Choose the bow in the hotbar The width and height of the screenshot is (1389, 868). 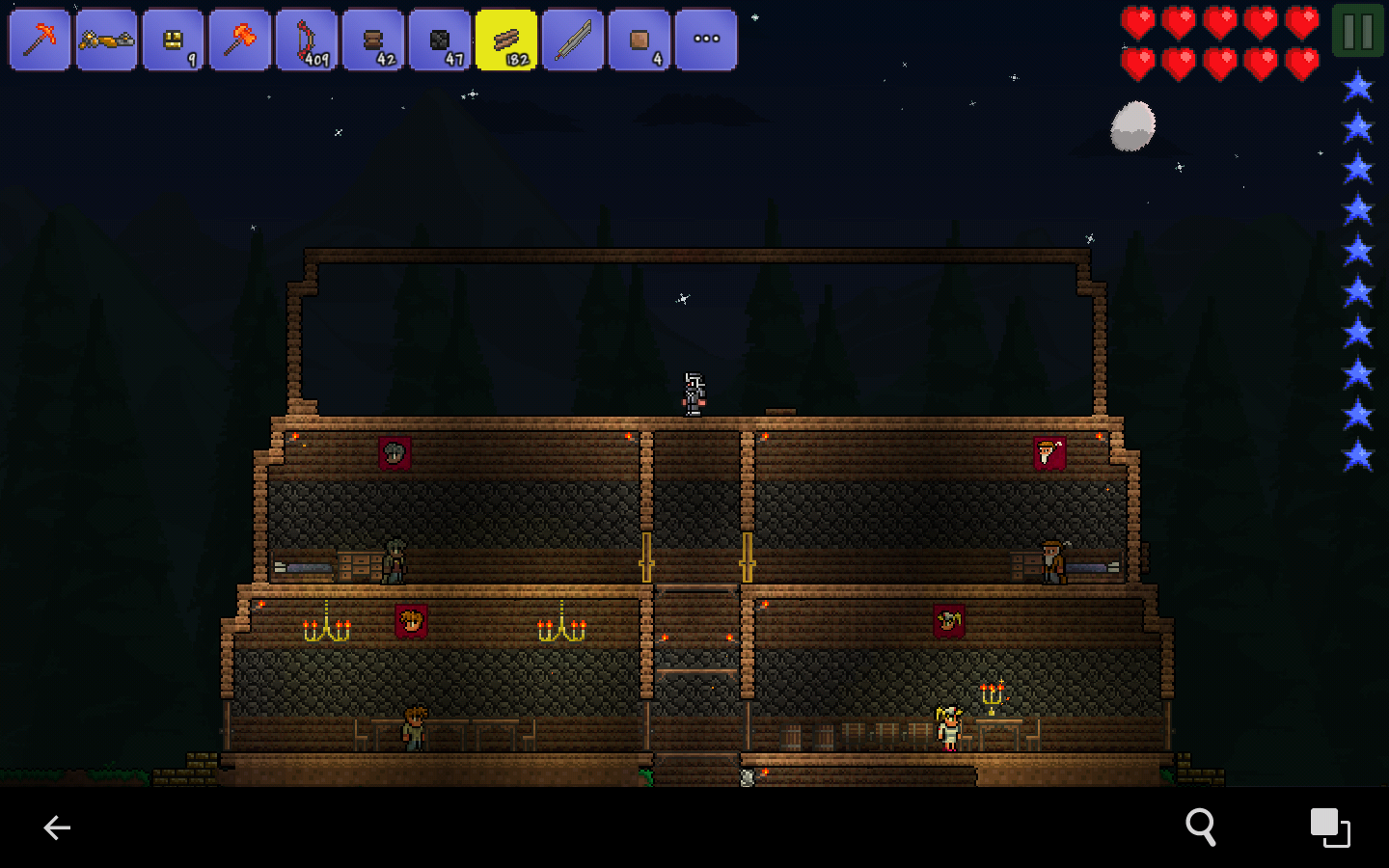coord(306,40)
